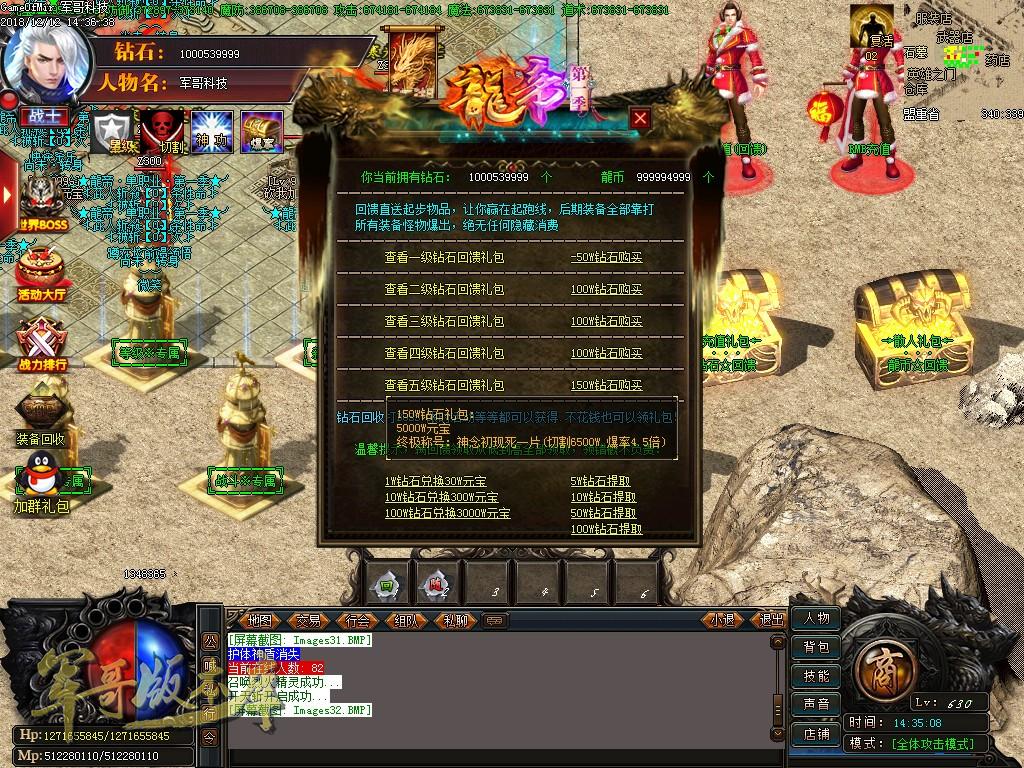Open equipment recycling (装备回收)
The image size is (1024, 768).
pyautogui.click(x=42, y=415)
